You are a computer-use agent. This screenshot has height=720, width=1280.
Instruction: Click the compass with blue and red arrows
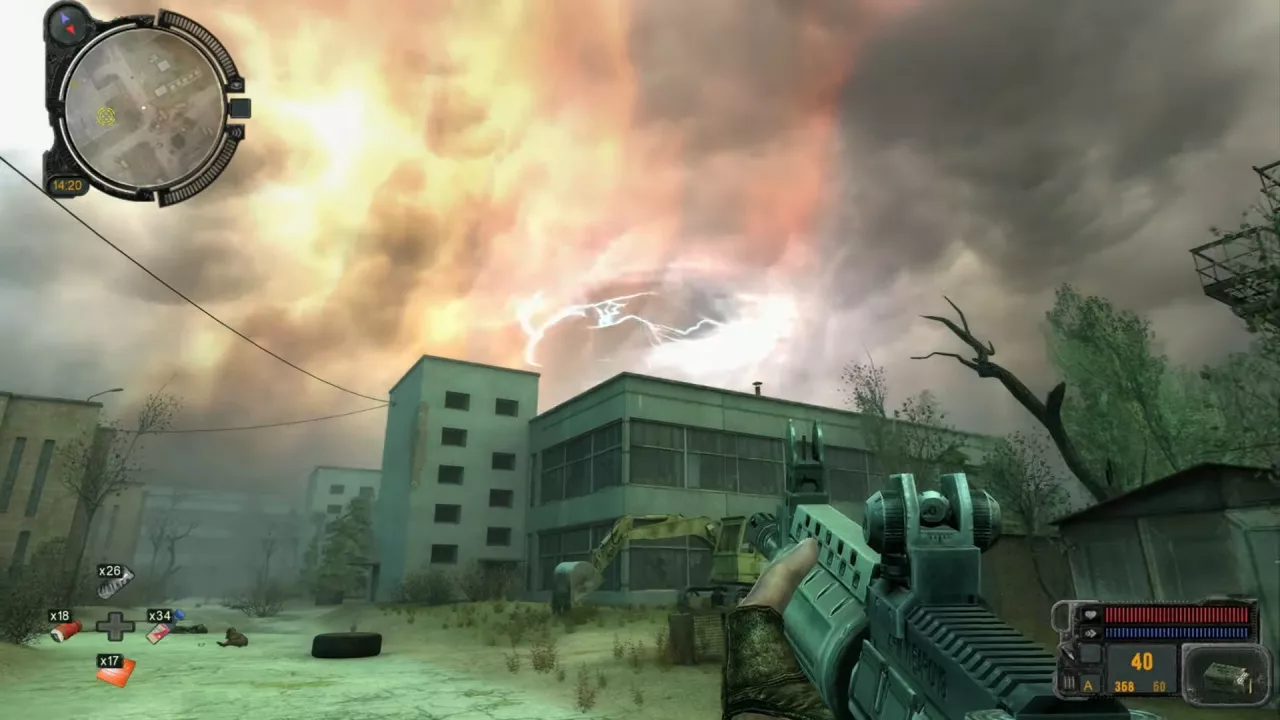coord(69,22)
